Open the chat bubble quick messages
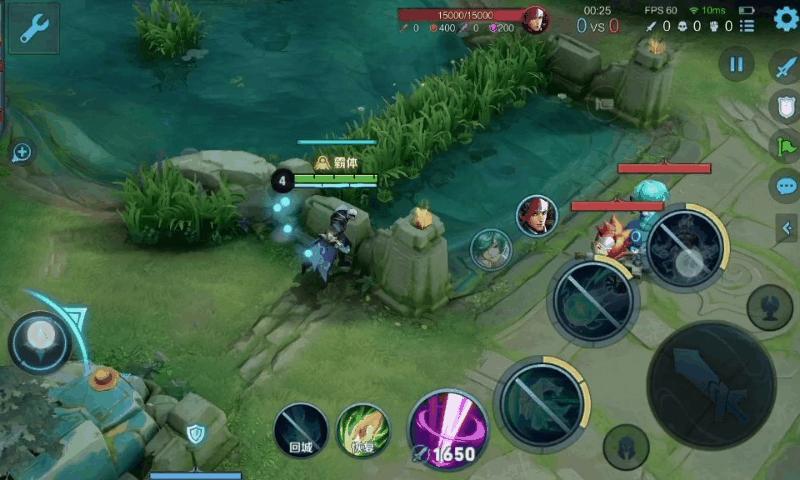 click(x=785, y=186)
